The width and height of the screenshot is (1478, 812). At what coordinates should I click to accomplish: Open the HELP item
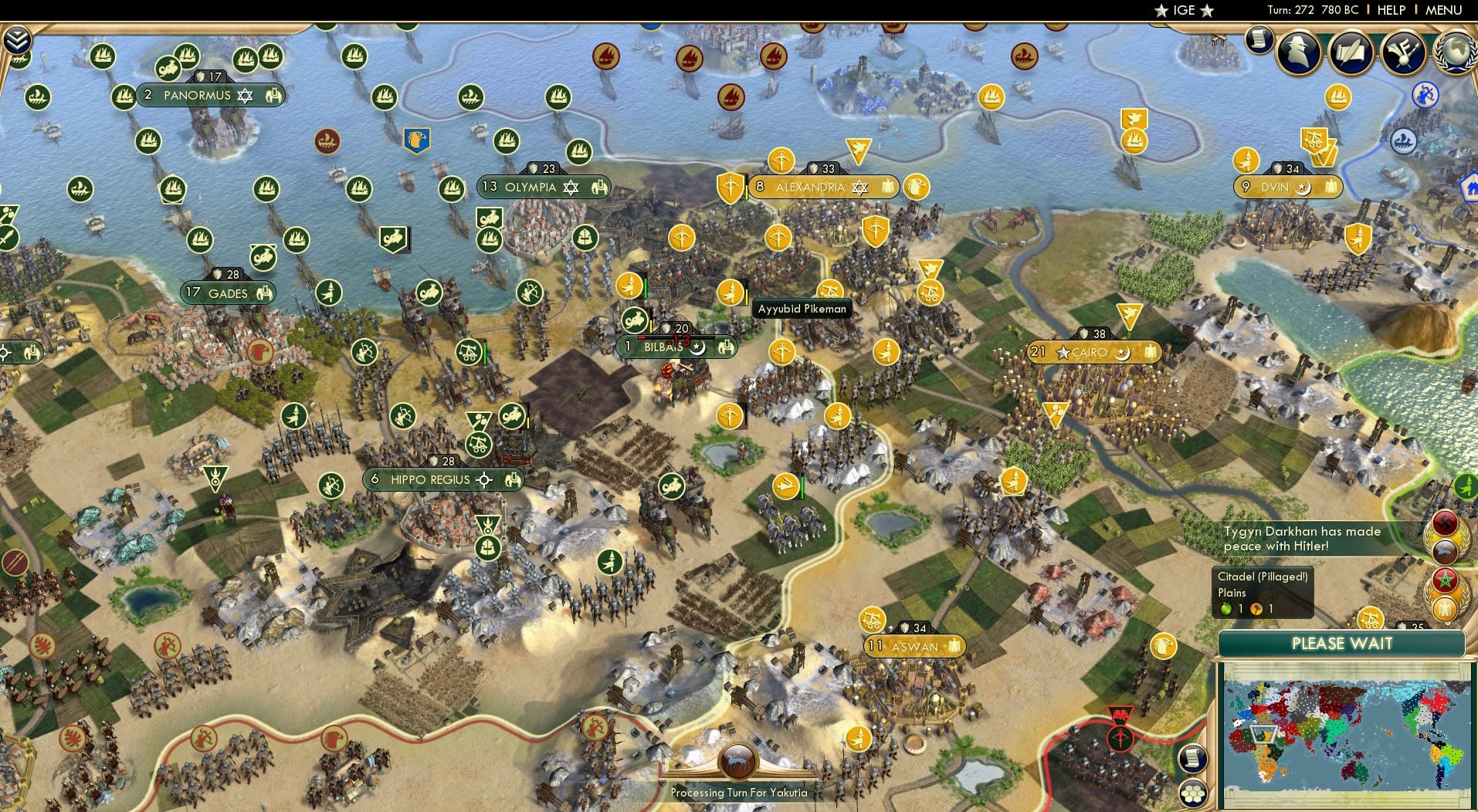click(1390, 10)
